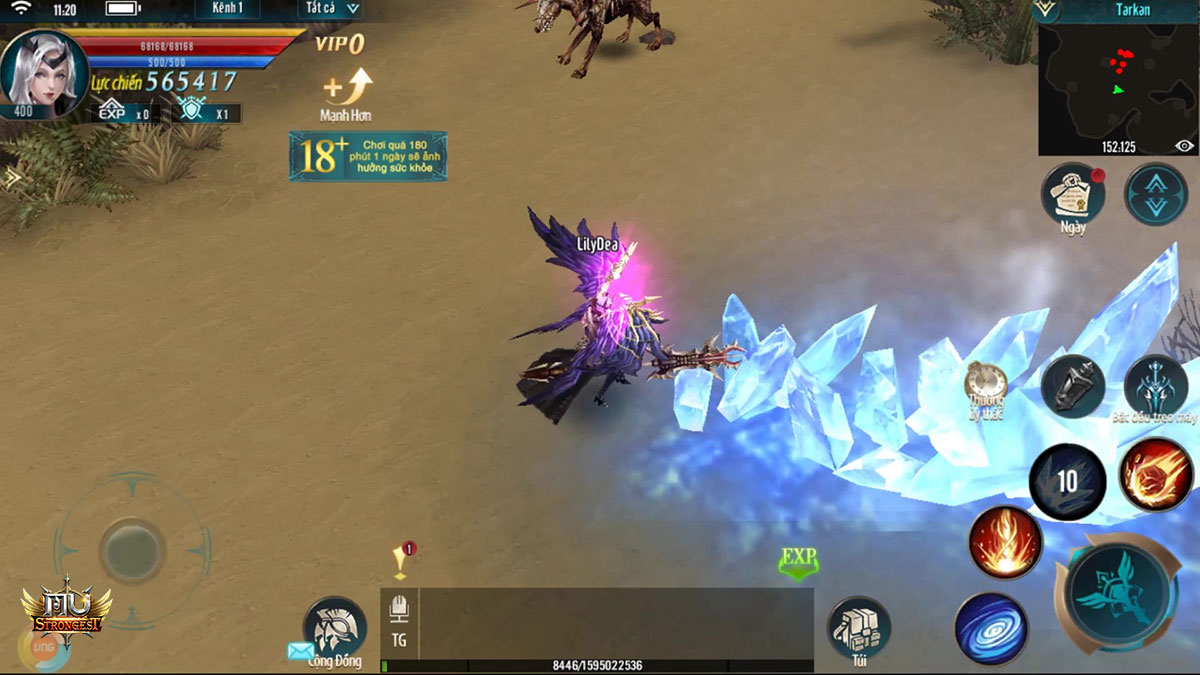1200x675 pixels.
Task: Open the Ngày daily scroll icon
Action: pyautogui.click(x=1073, y=194)
